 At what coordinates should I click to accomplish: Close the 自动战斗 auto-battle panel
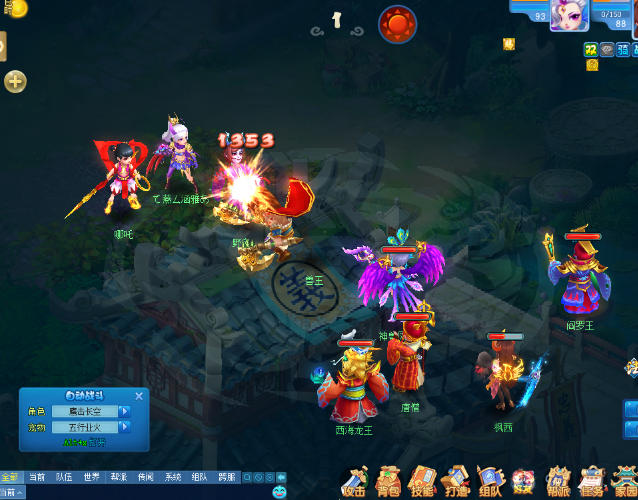coord(139,396)
